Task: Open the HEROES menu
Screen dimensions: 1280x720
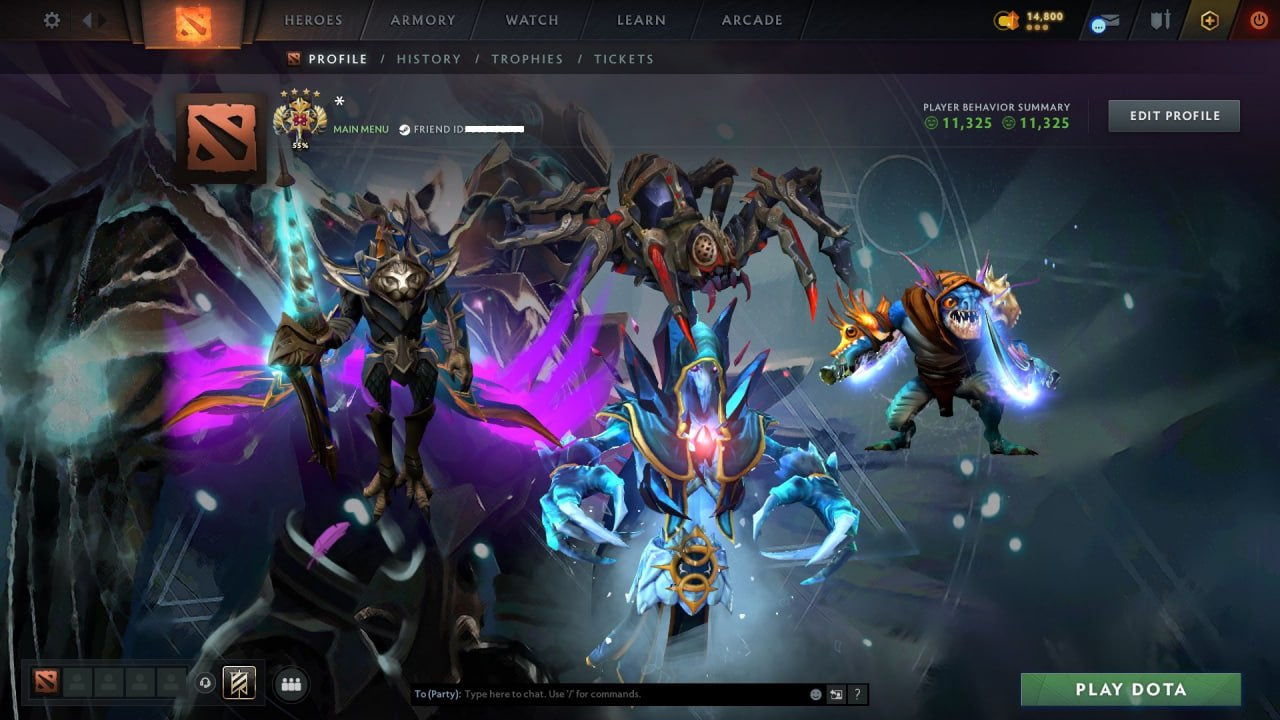Action: pos(313,19)
